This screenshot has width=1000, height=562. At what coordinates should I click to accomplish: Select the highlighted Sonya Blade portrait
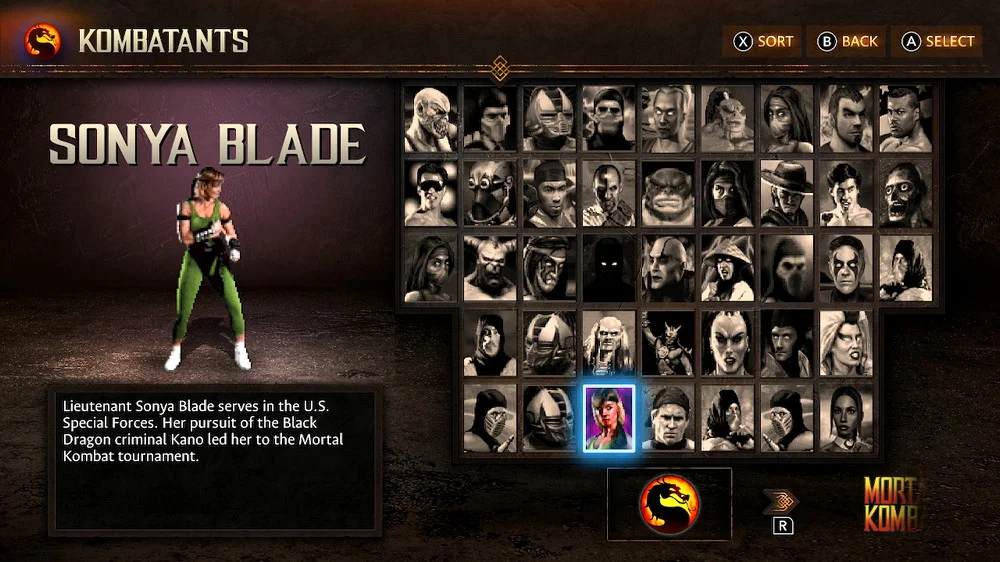pos(609,418)
